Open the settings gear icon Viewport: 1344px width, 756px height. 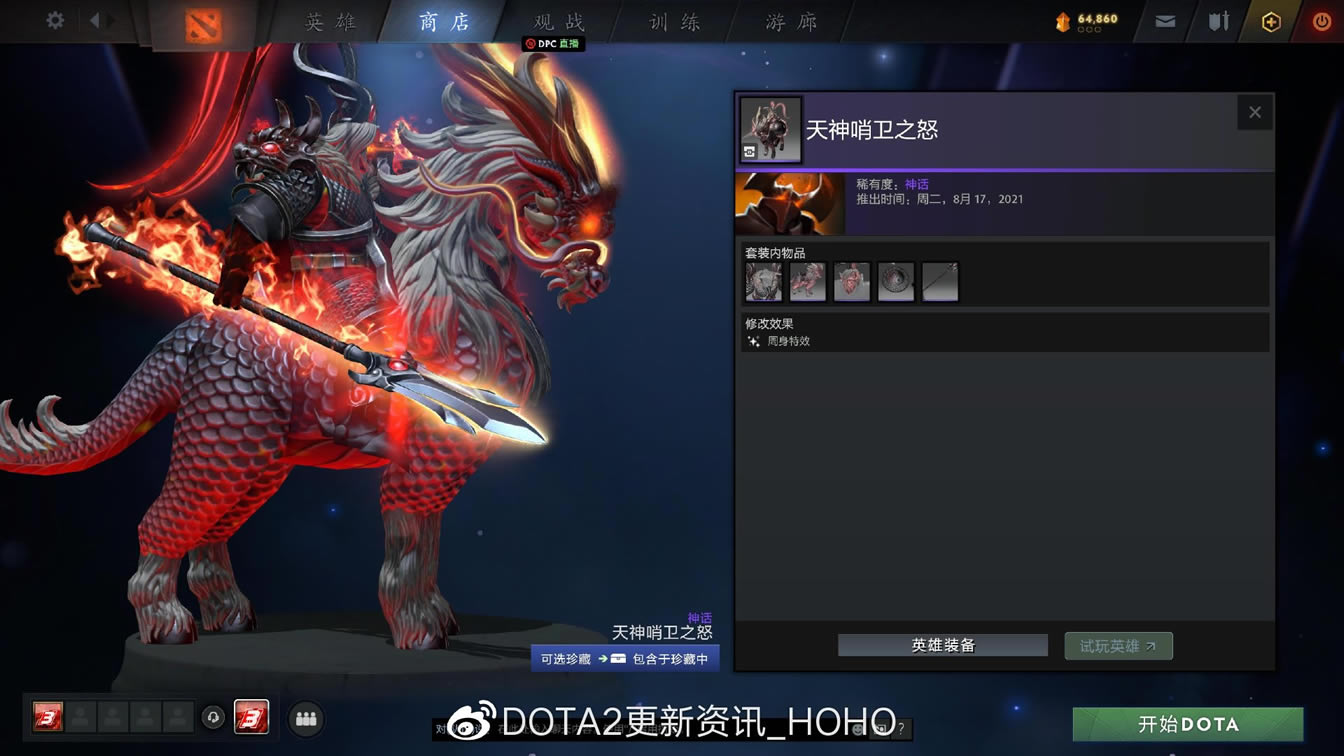click(54, 20)
